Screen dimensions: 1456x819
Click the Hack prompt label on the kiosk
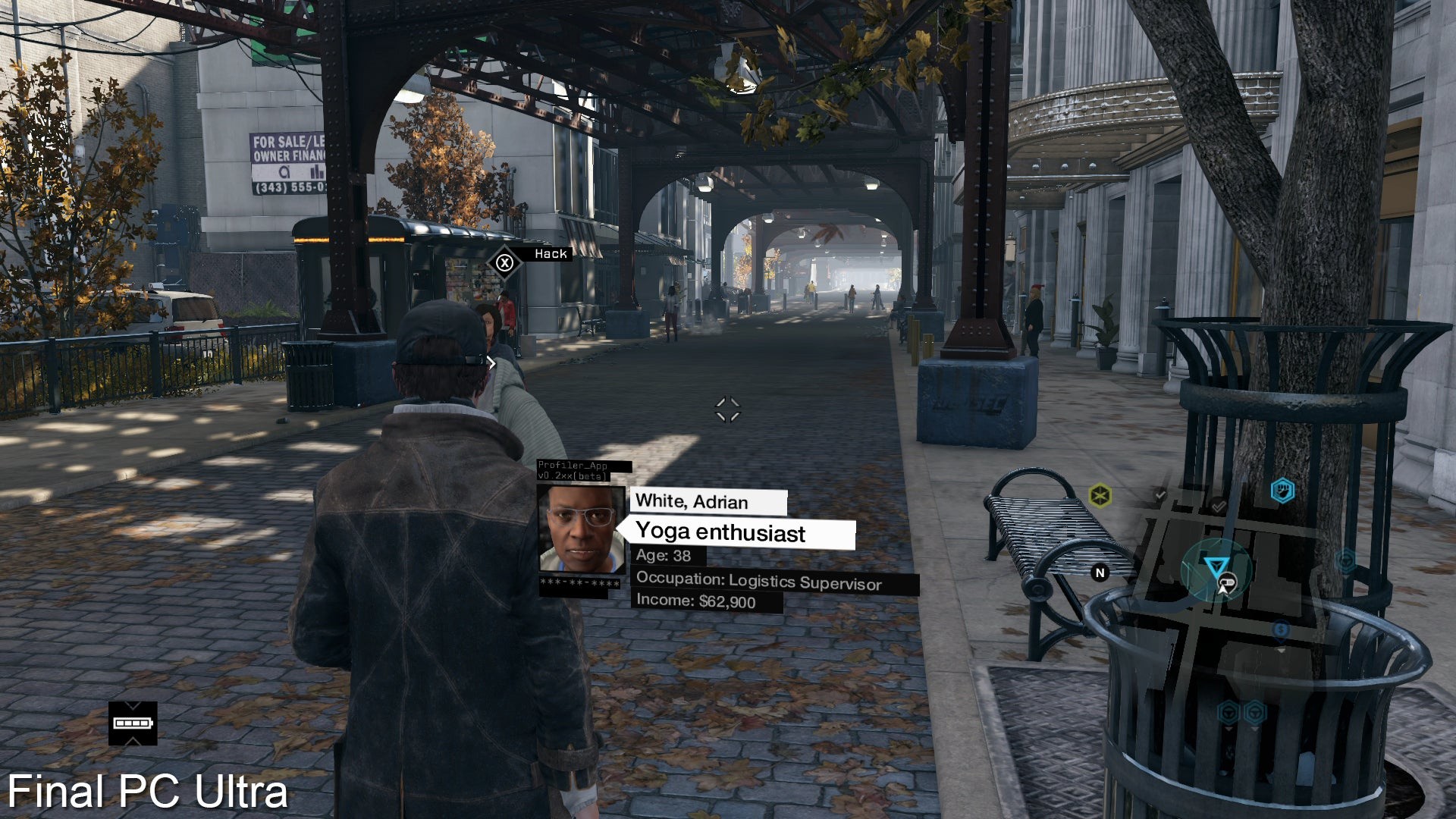pyautogui.click(x=550, y=254)
